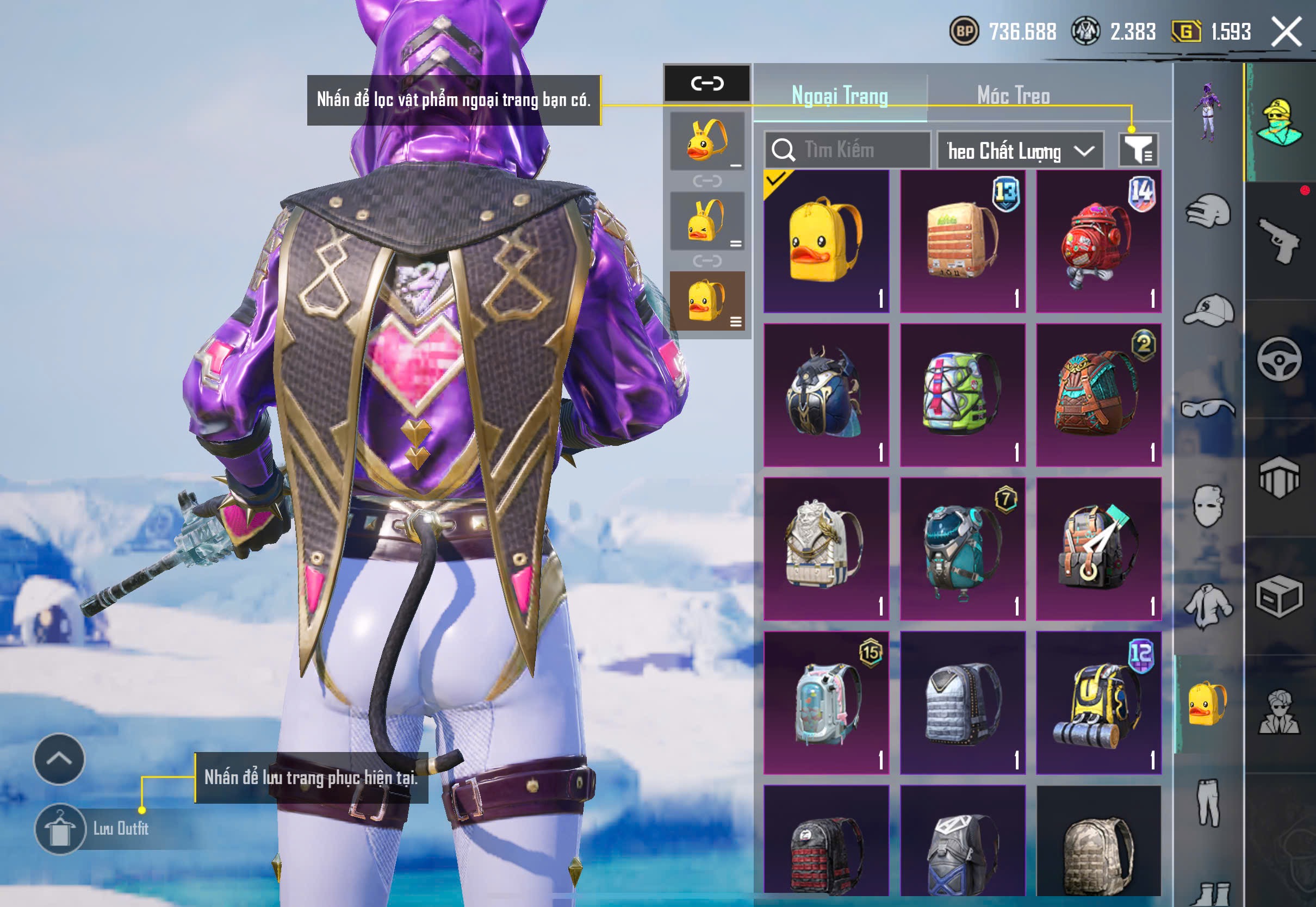Switch to the pistol weapons section
The width and height of the screenshot is (1316, 907).
1279,240
